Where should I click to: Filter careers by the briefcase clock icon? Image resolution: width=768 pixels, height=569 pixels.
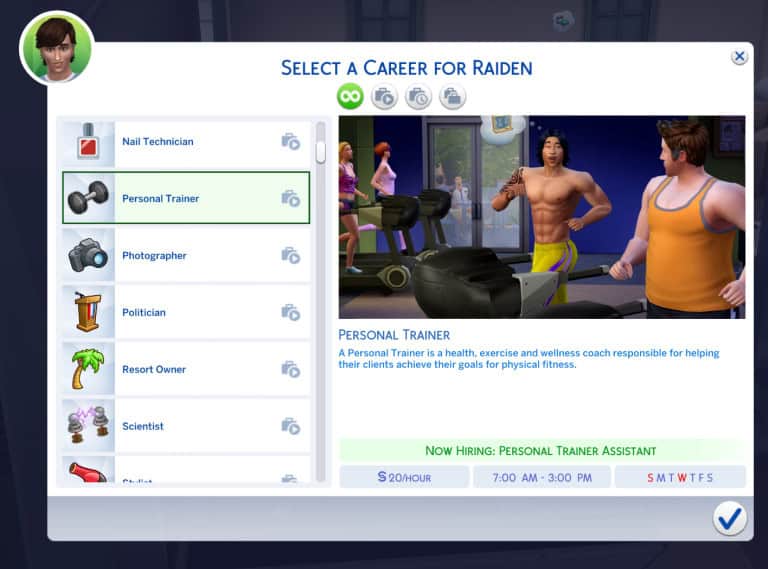coord(418,97)
